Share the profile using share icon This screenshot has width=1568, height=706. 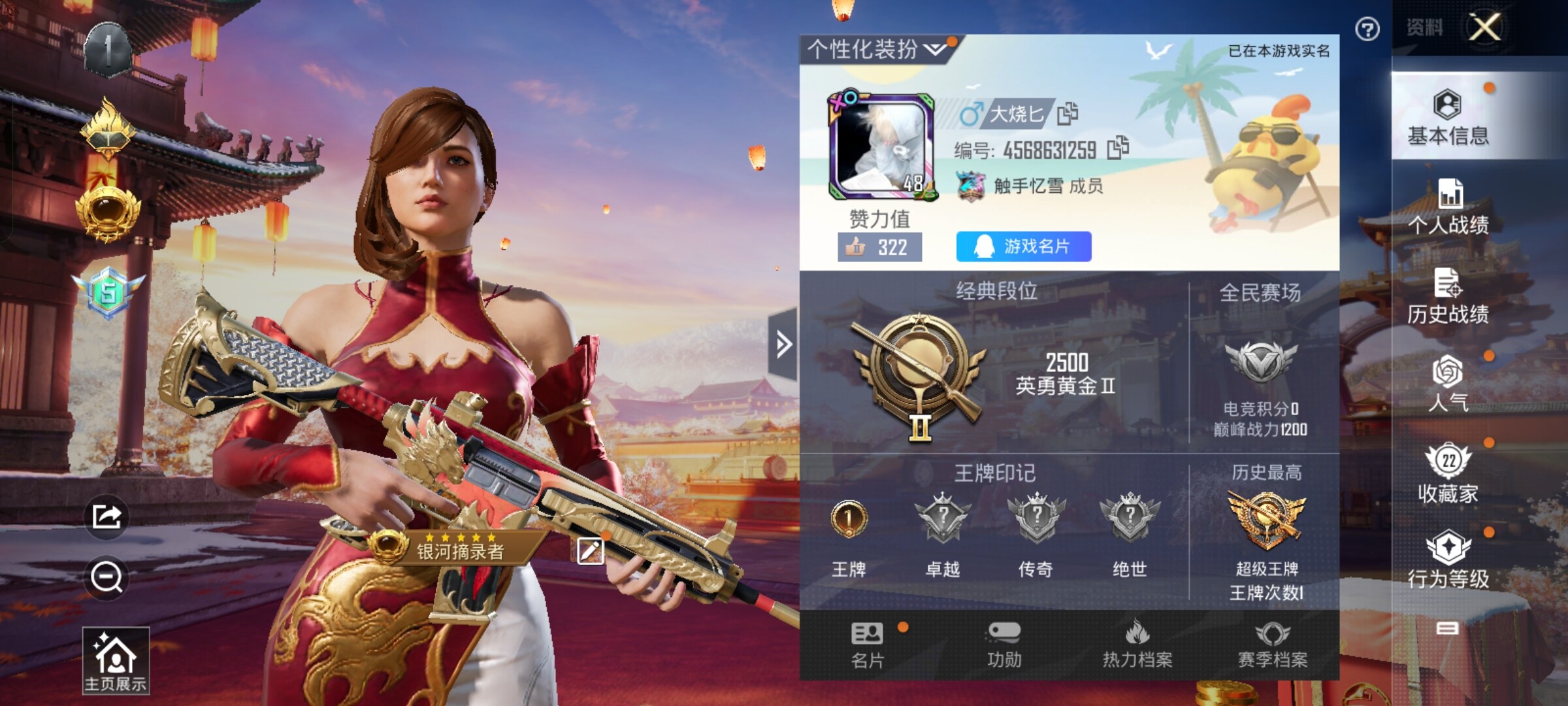(106, 517)
